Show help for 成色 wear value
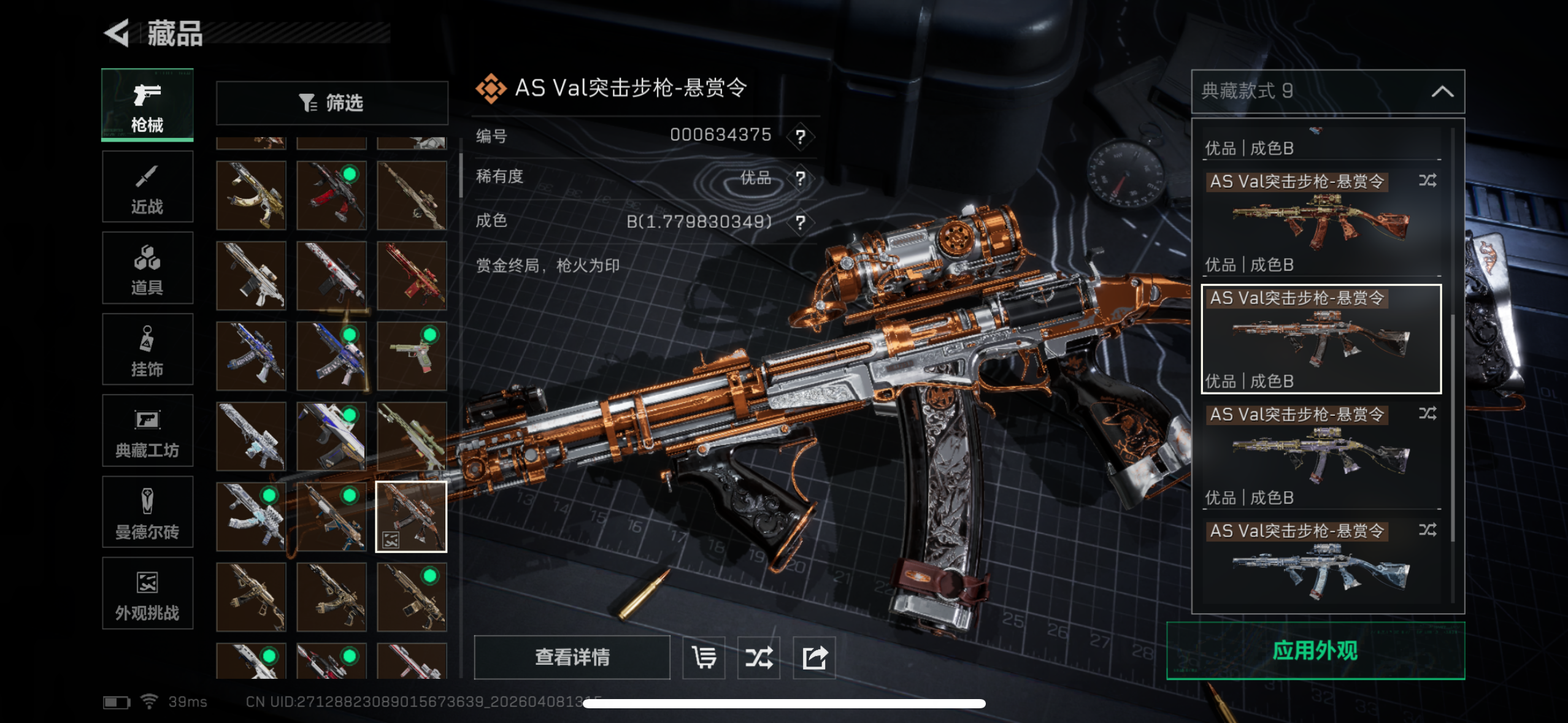This screenshot has height=723, width=1568. click(x=800, y=222)
